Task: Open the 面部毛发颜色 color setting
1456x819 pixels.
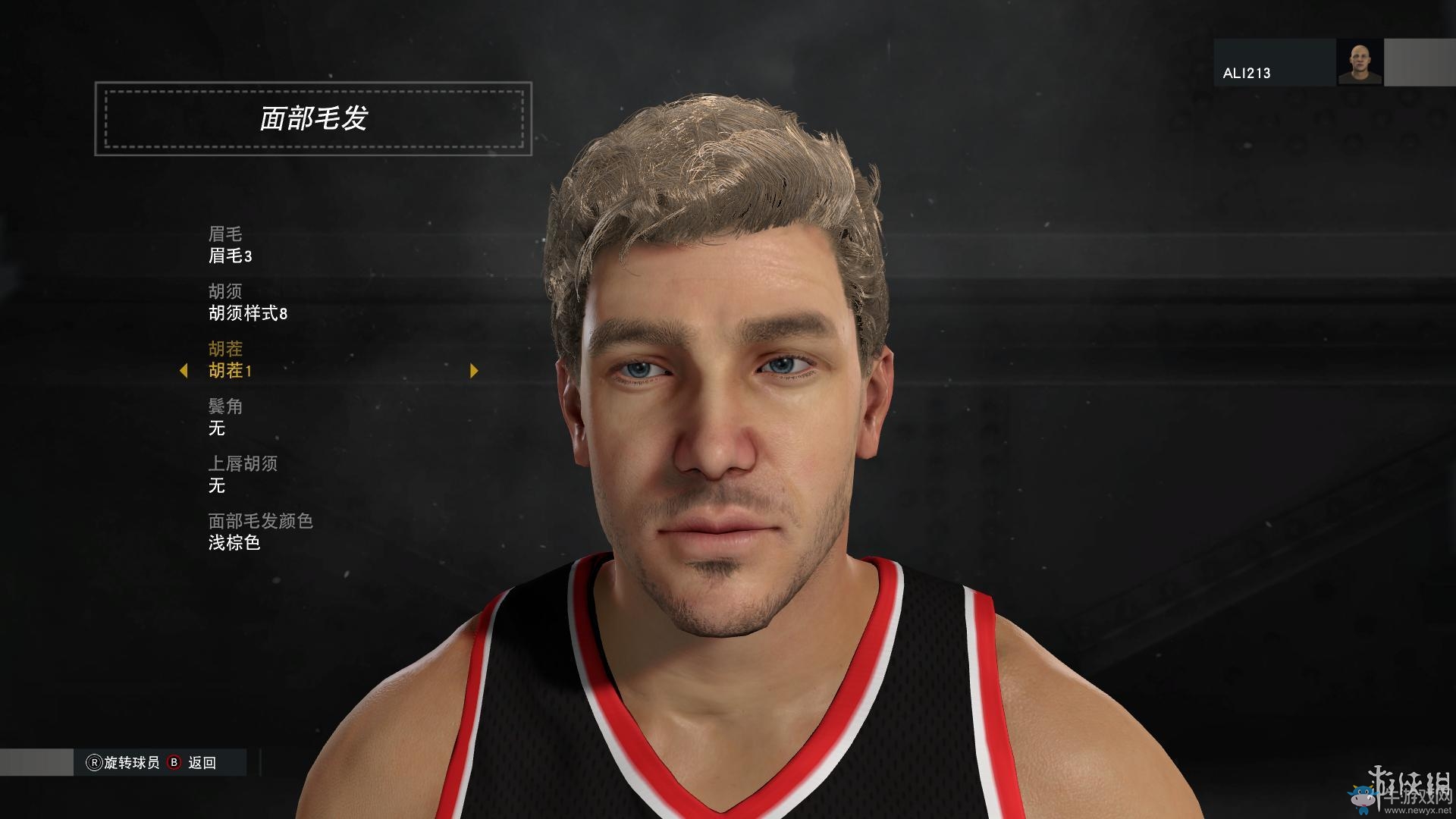Action: (261, 522)
